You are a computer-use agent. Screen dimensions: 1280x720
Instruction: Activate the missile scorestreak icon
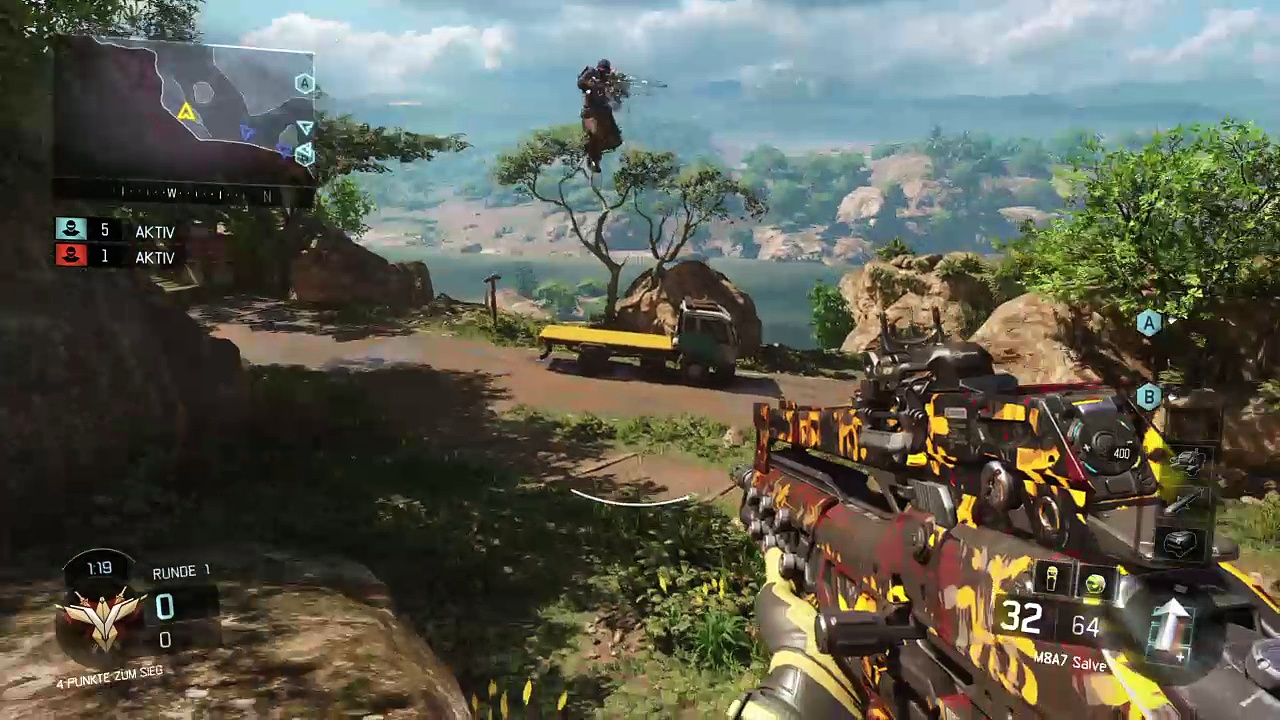1184,503
